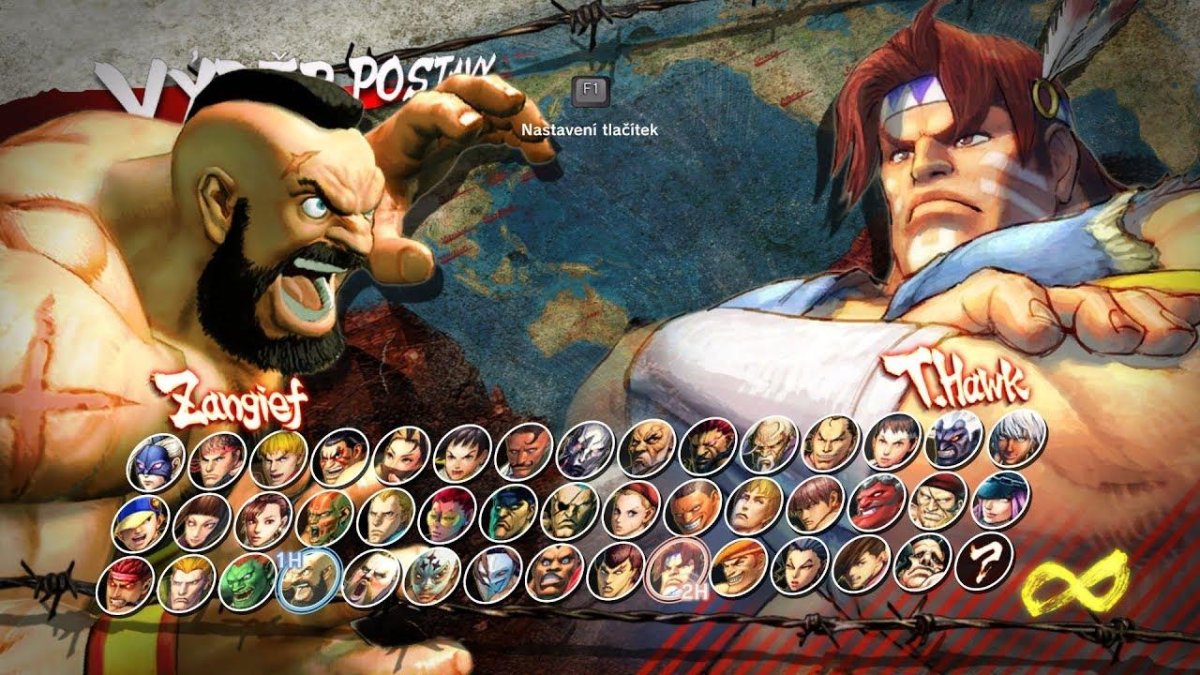The width and height of the screenshot is (1200, 675).
Task: Choose Vega's masked portrait
Action: pos(493,574)
